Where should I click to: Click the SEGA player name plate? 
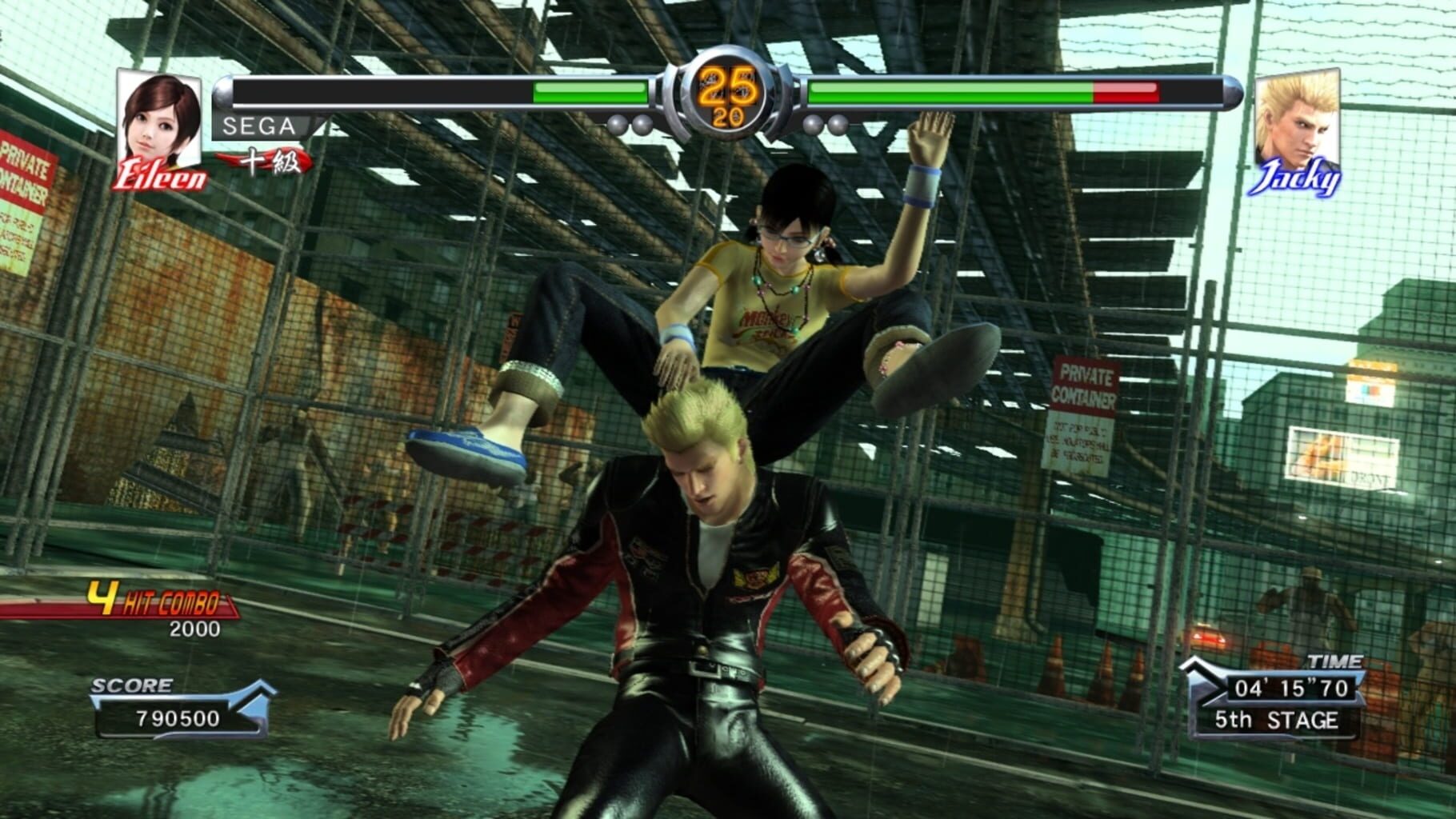pos(258,126)
